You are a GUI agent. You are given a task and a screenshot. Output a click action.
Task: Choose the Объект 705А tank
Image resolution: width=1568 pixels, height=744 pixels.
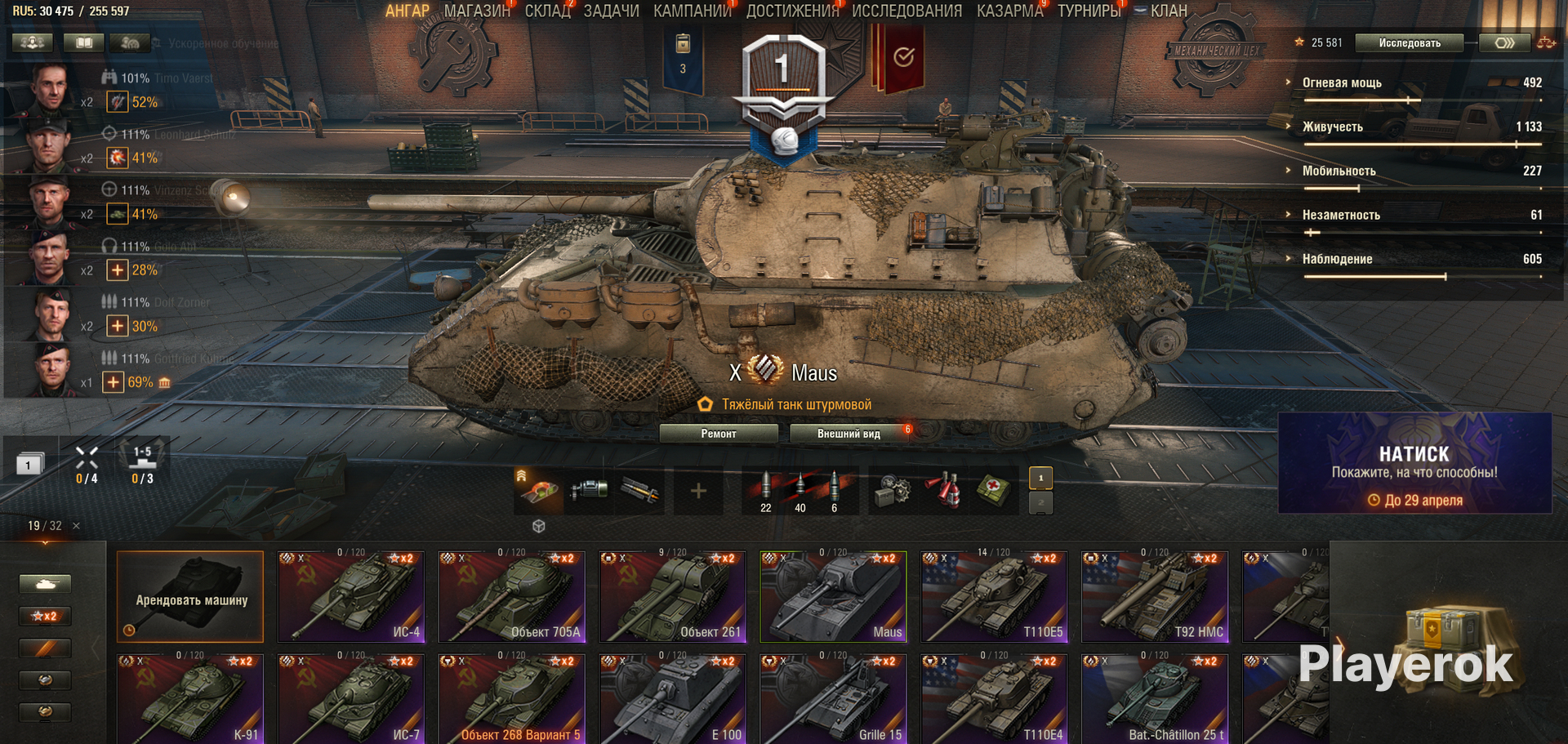point(511,596)
